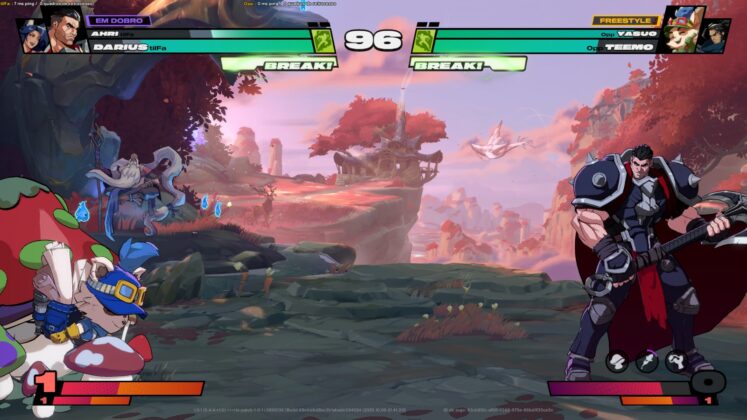This screenshot has width=747, height=420.
Task: Click the Ahri character portrait
Action: pos(30,34)
